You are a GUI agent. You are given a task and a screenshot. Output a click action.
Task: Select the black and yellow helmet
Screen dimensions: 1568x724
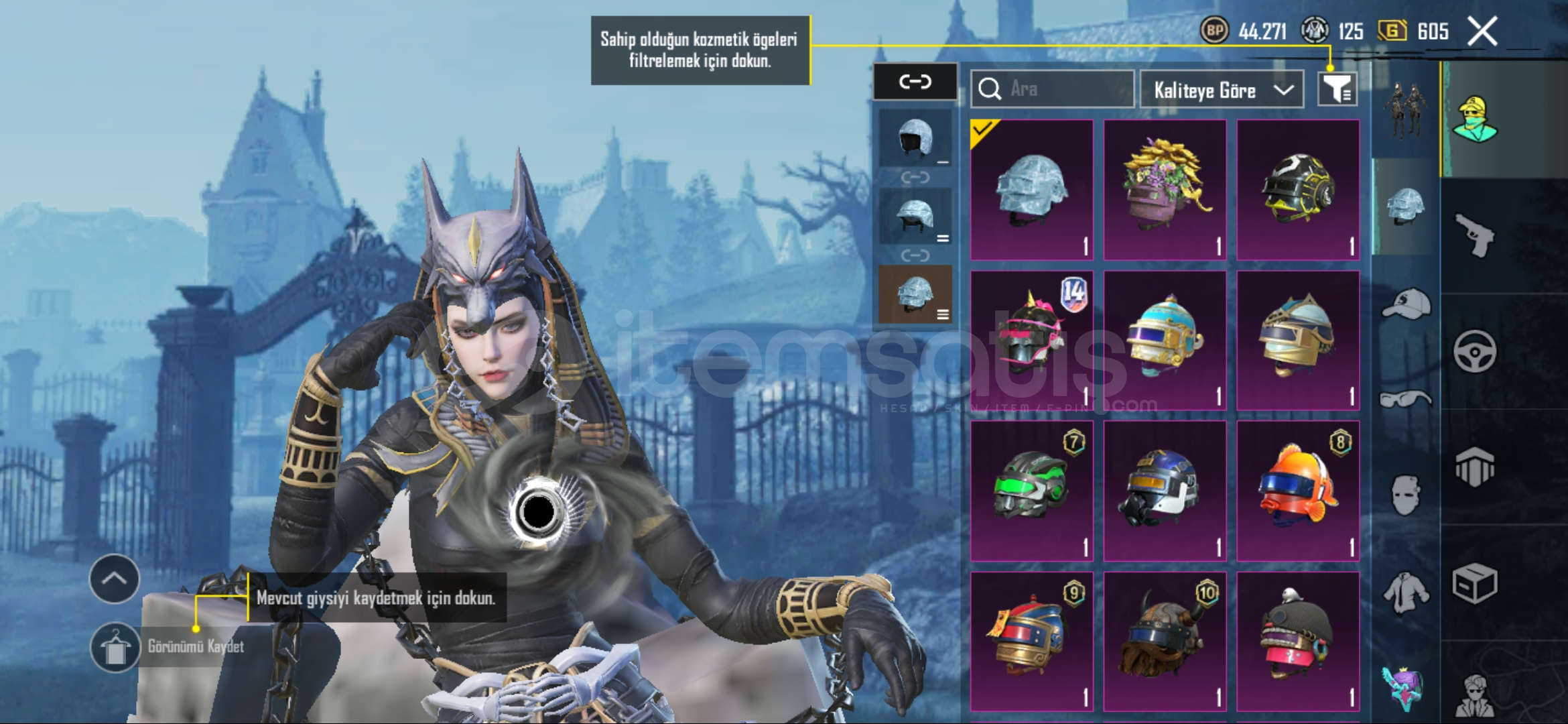pyautogui.click(x=1297, y=190)
